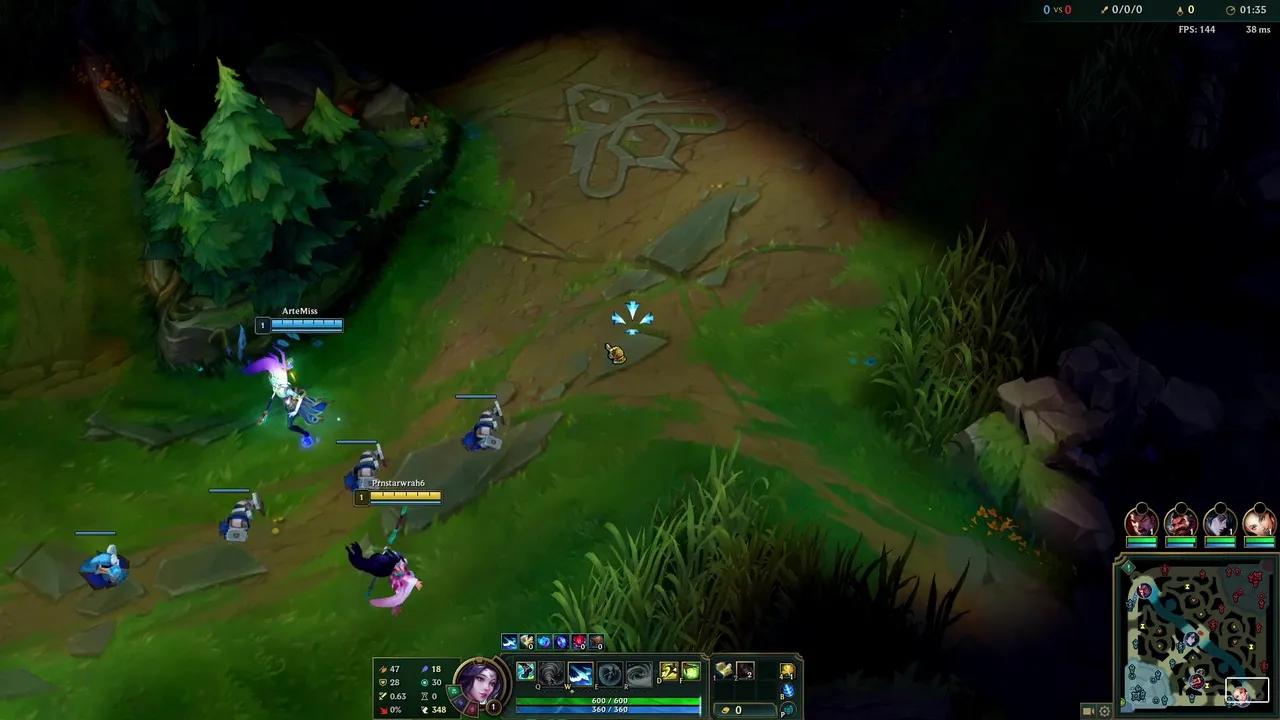The height and width of the screenshot is (720, 1280).
Task: Click the attack damage stat icon showing 47
Action: pos(382,669)
